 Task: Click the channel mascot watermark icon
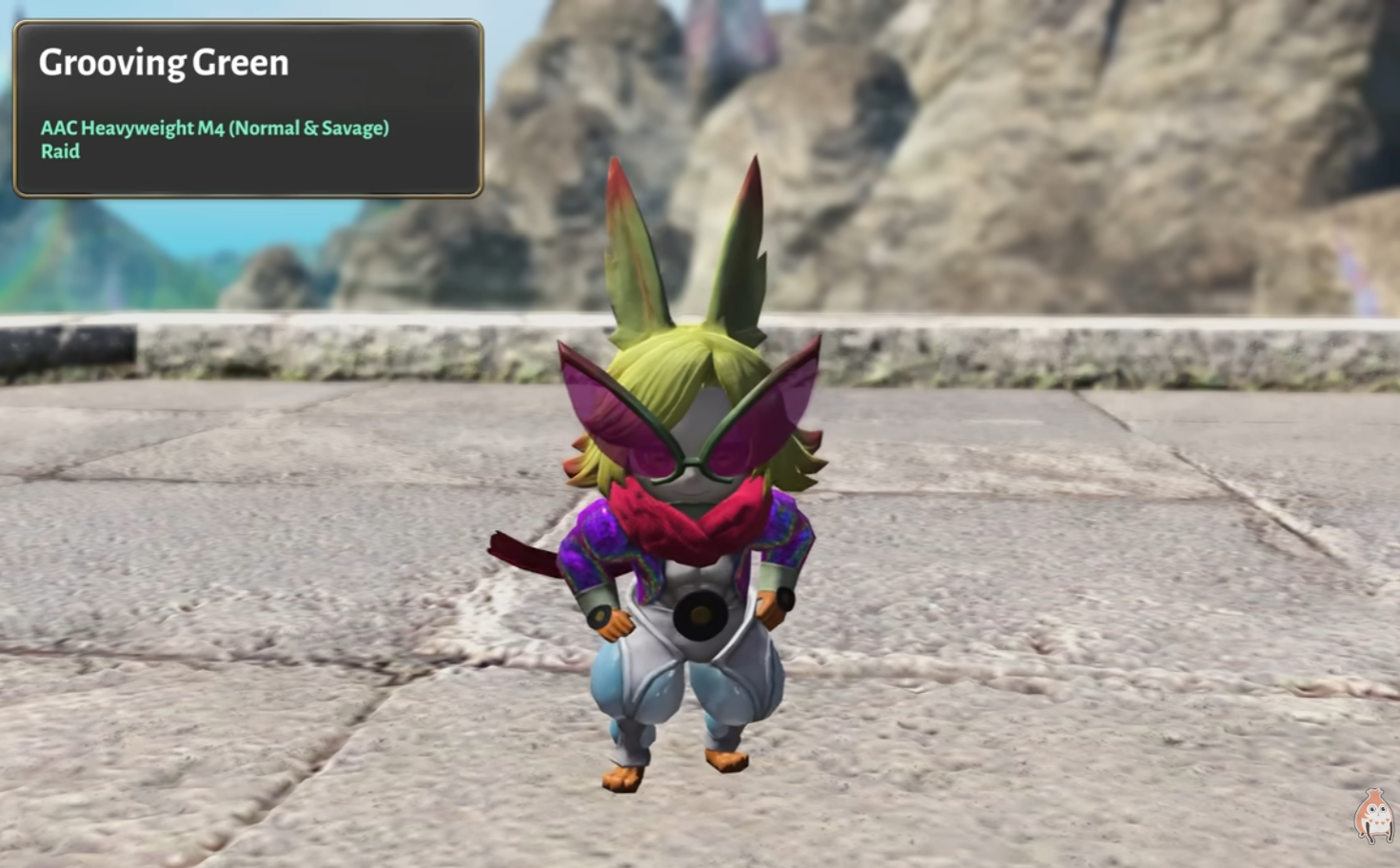tap(1373, 816)
